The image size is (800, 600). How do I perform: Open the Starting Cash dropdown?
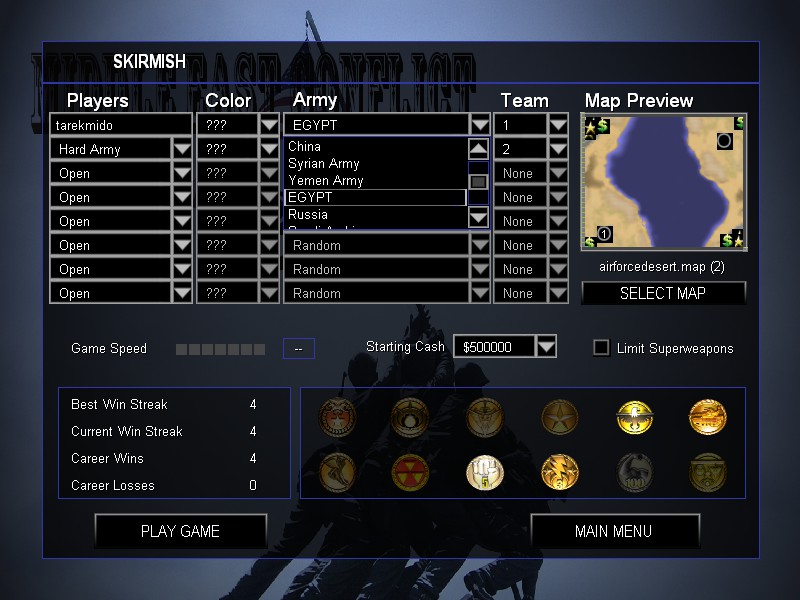pos(545,347)
